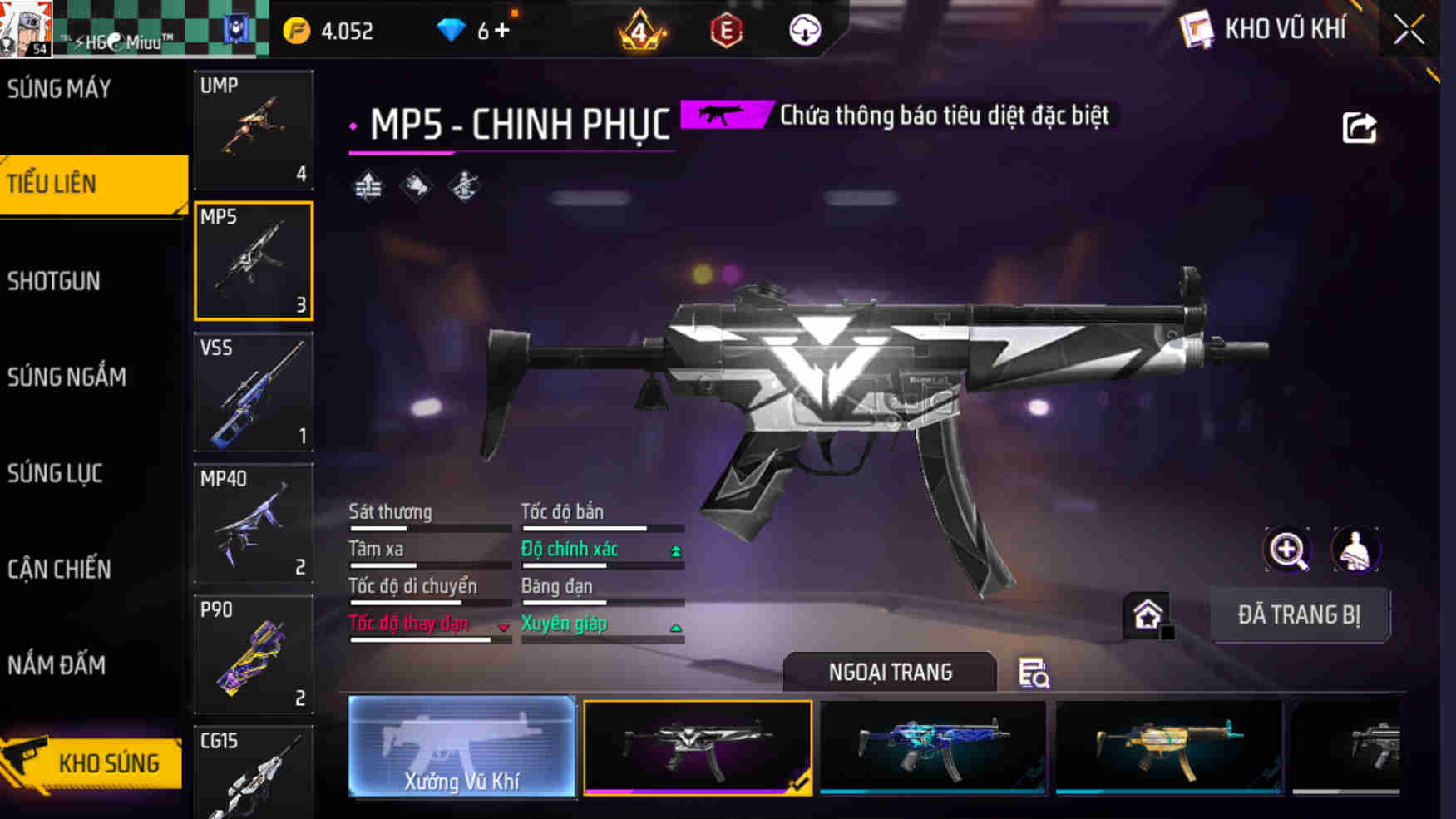Share the weapon skin via share icon
Viewport: 1456px width, 819px height.
[x=1360, y=128]
